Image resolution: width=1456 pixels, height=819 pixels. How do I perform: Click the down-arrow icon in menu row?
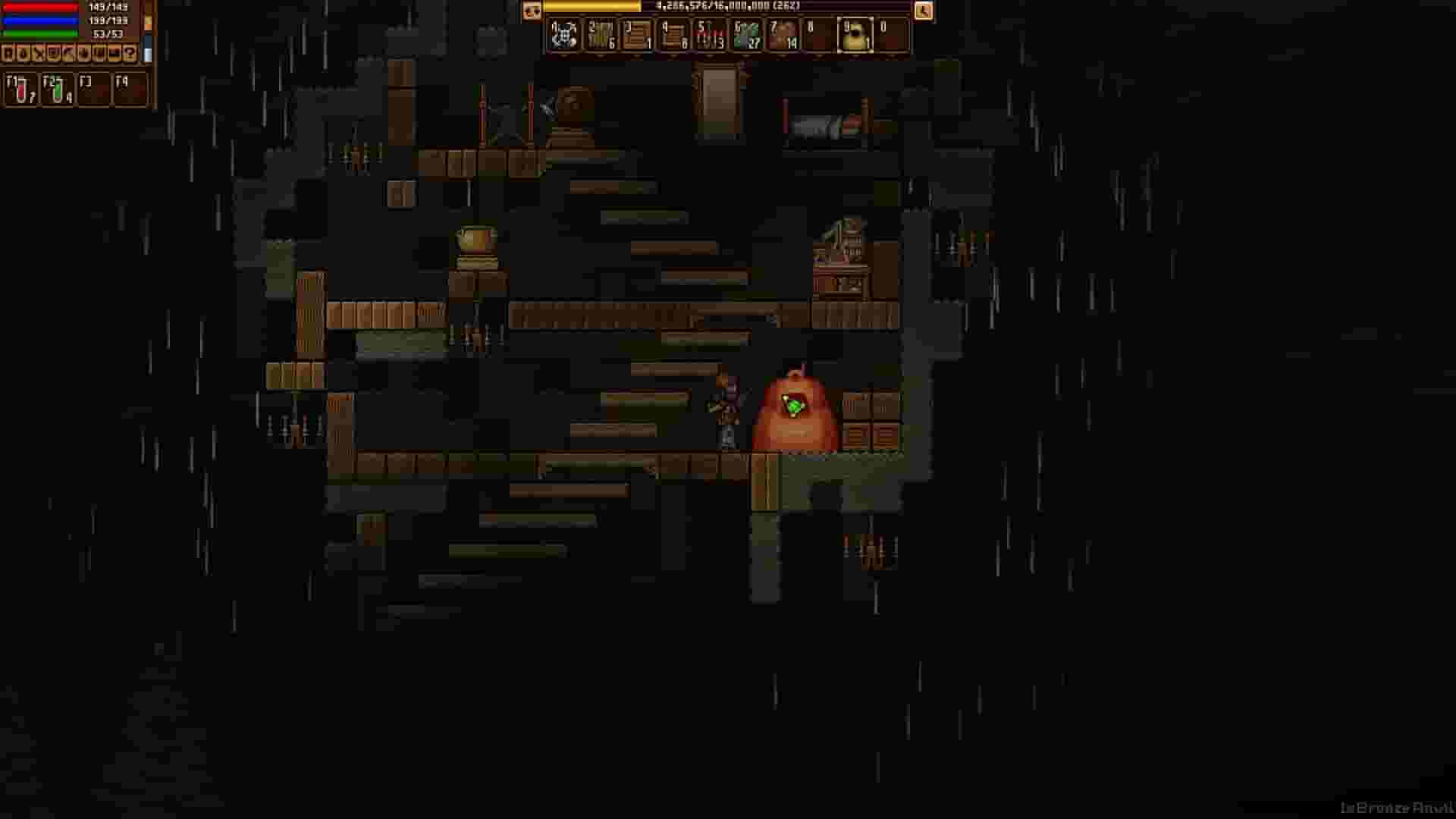pyautogui.click(x=83, y=52)
